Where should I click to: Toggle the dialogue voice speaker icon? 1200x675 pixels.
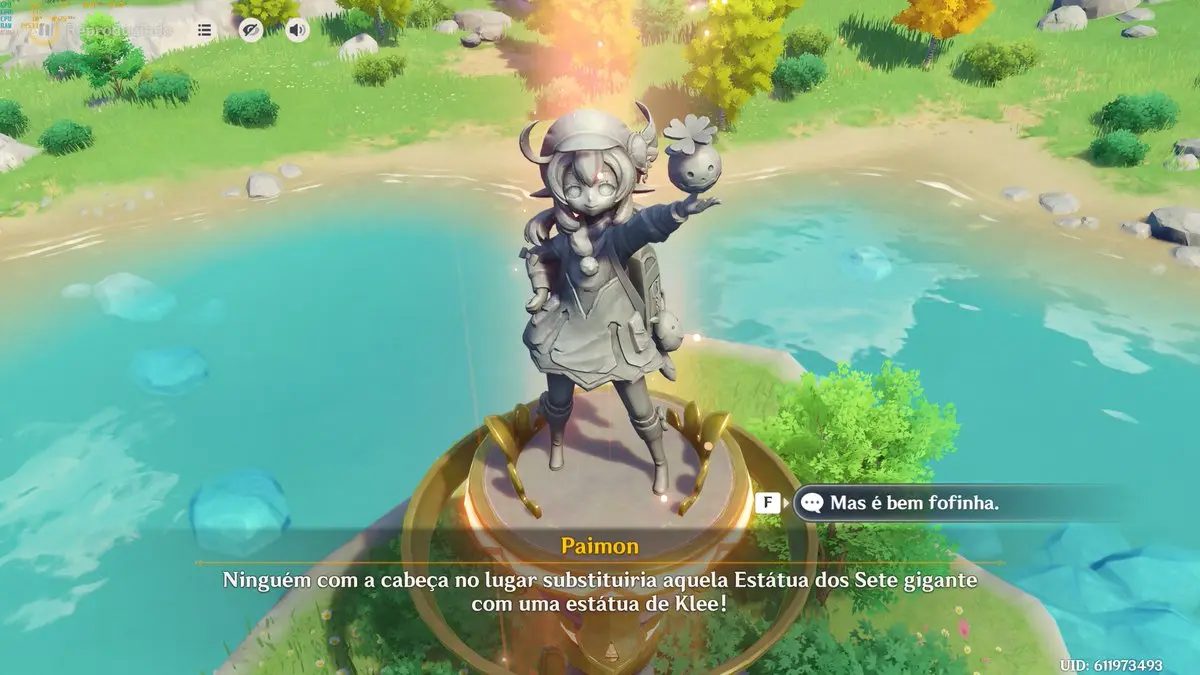(297, 30)
